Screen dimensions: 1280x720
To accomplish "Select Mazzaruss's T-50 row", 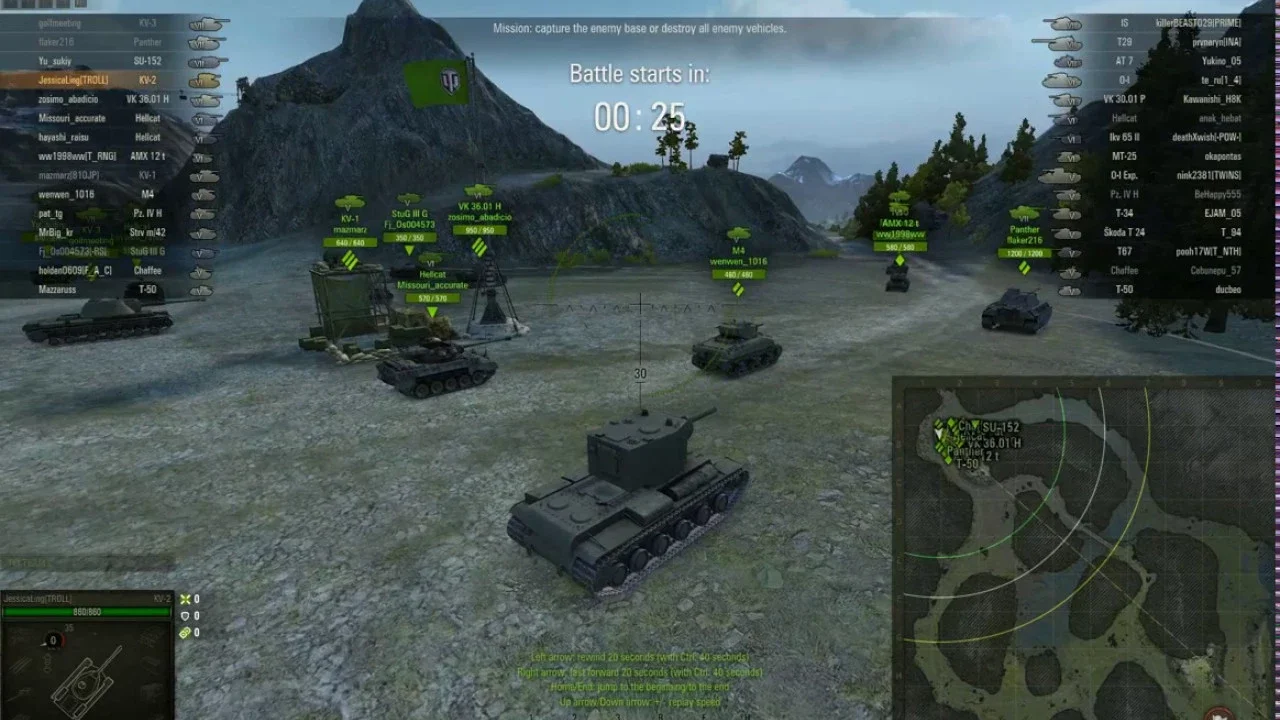I will coord(110,290).
